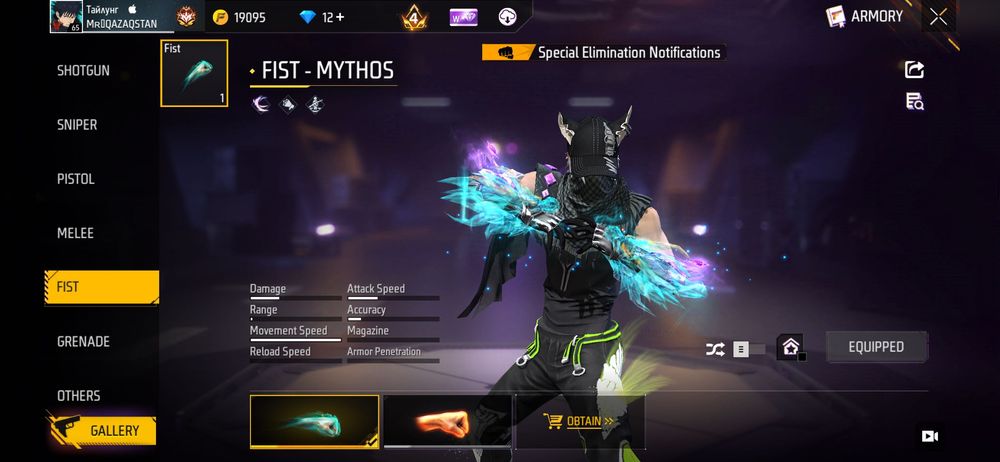Tap the Fist item tile in the collection
The height and width of the screenshot is (462, 1000).
194,73
